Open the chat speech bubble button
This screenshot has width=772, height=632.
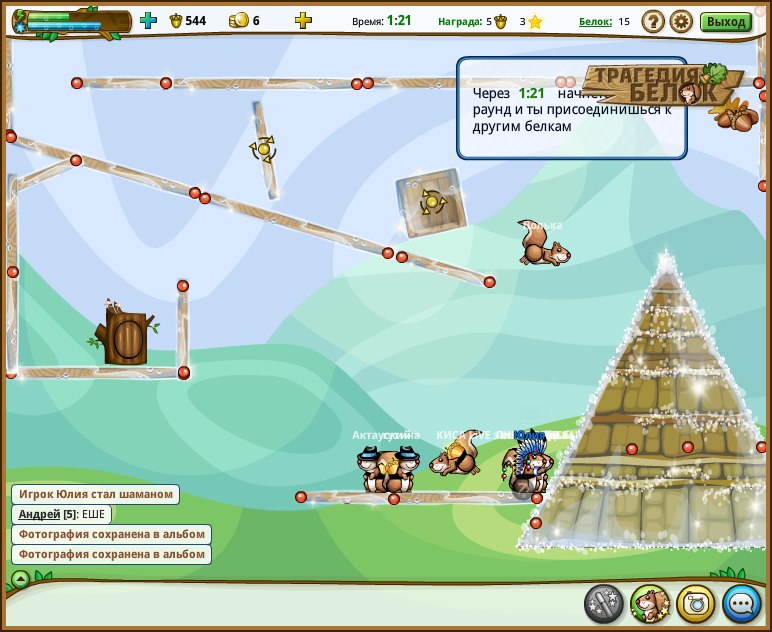click(742, 604)
